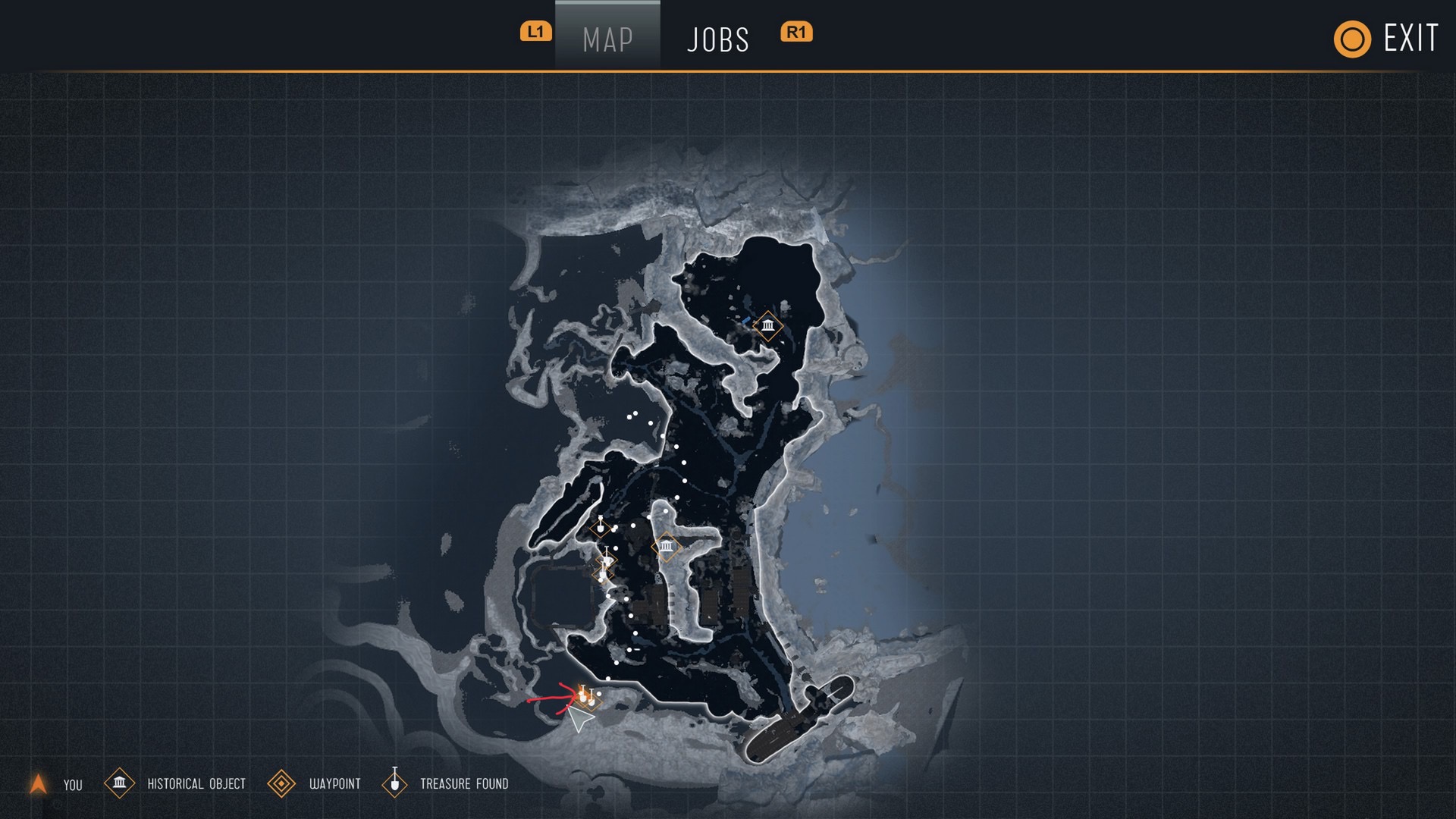Exit the map screen
The width and height of the screenshot is (1456, 819).
[x=1387, y=39]
